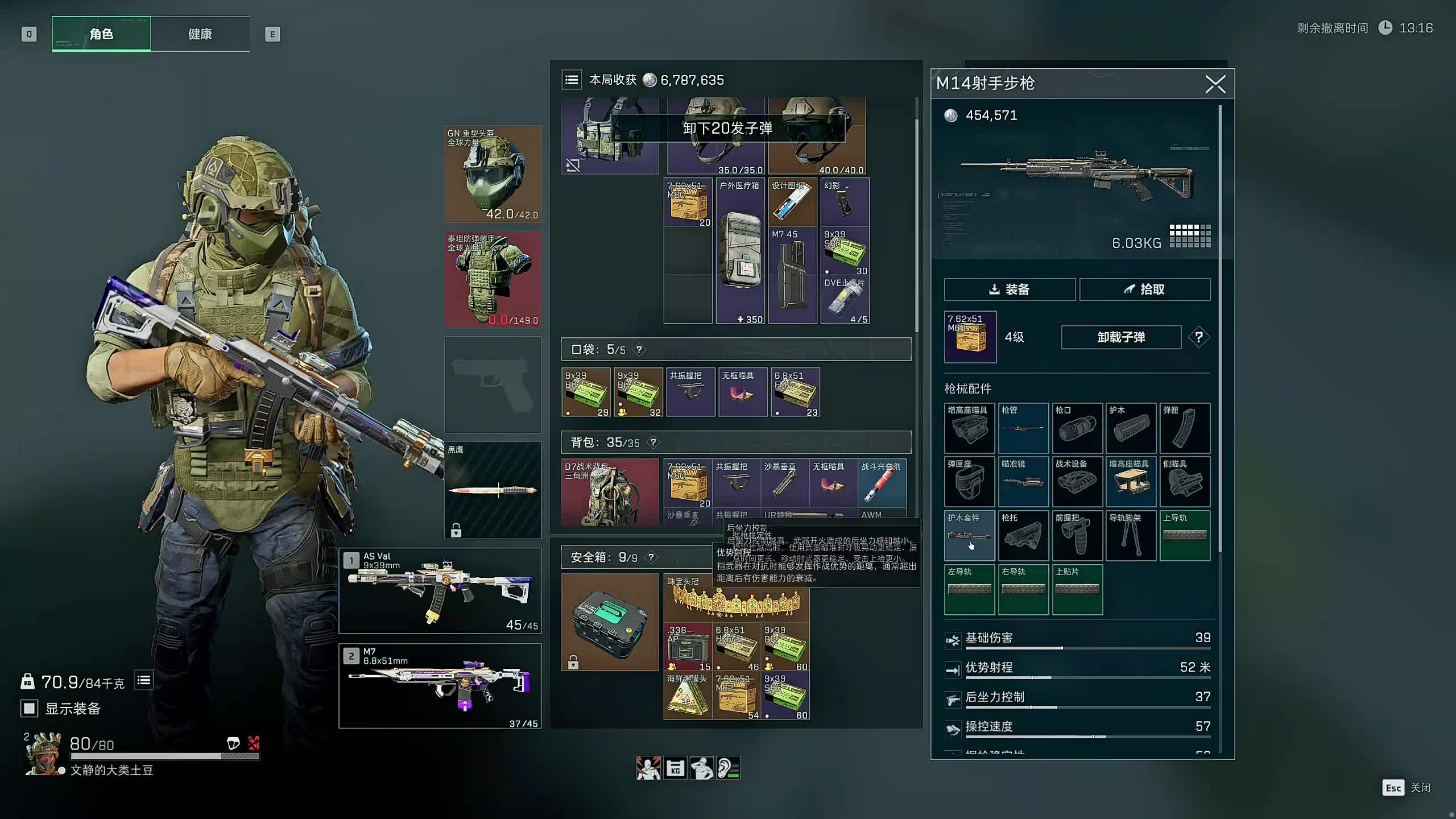Image resolution: width=1456 pixels, height=819 pixels.
Task: Select the 前握把 foregrip attachment slot
Action: [1077, 536]
